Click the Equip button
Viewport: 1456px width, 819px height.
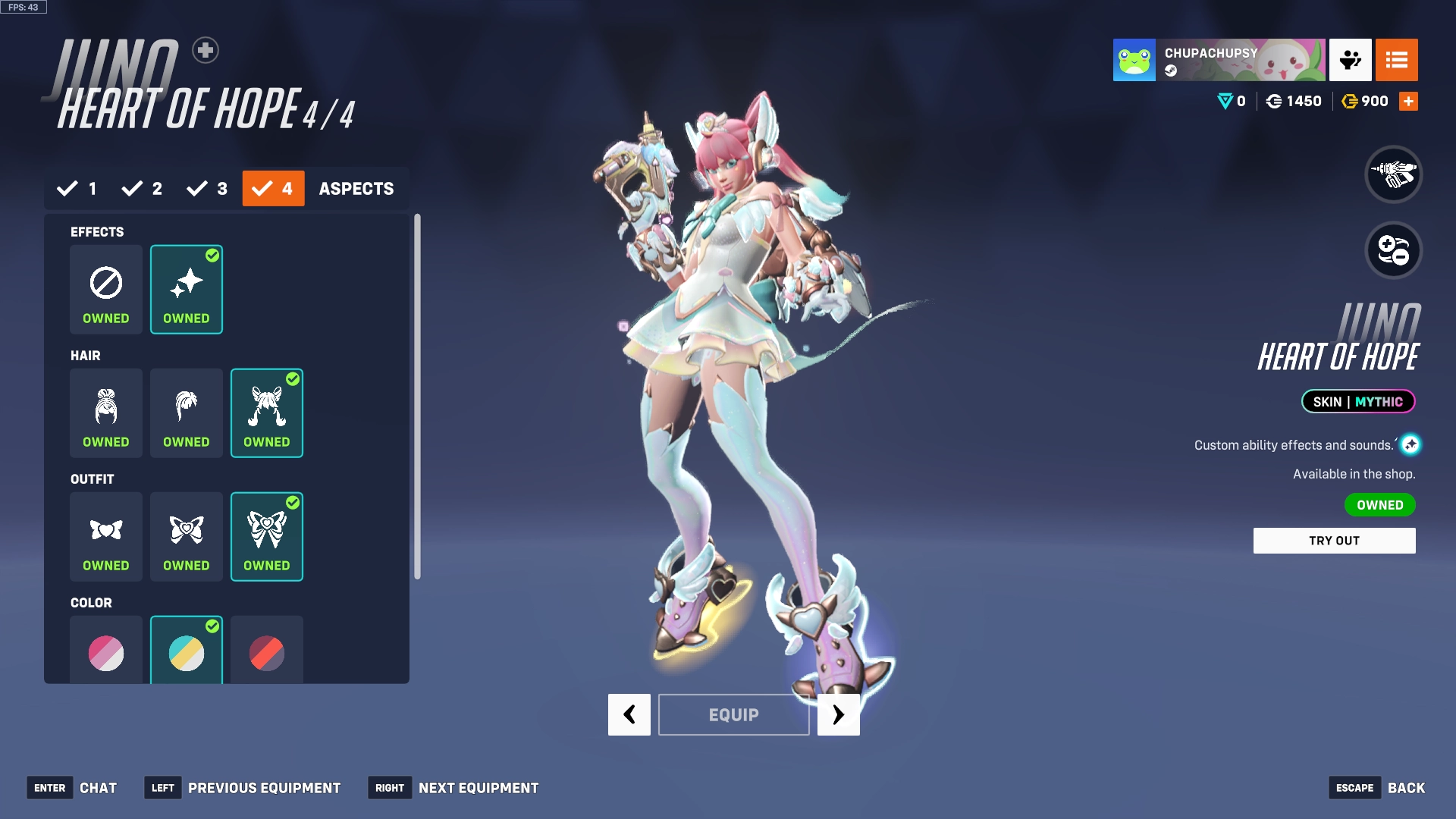(733, 714)
